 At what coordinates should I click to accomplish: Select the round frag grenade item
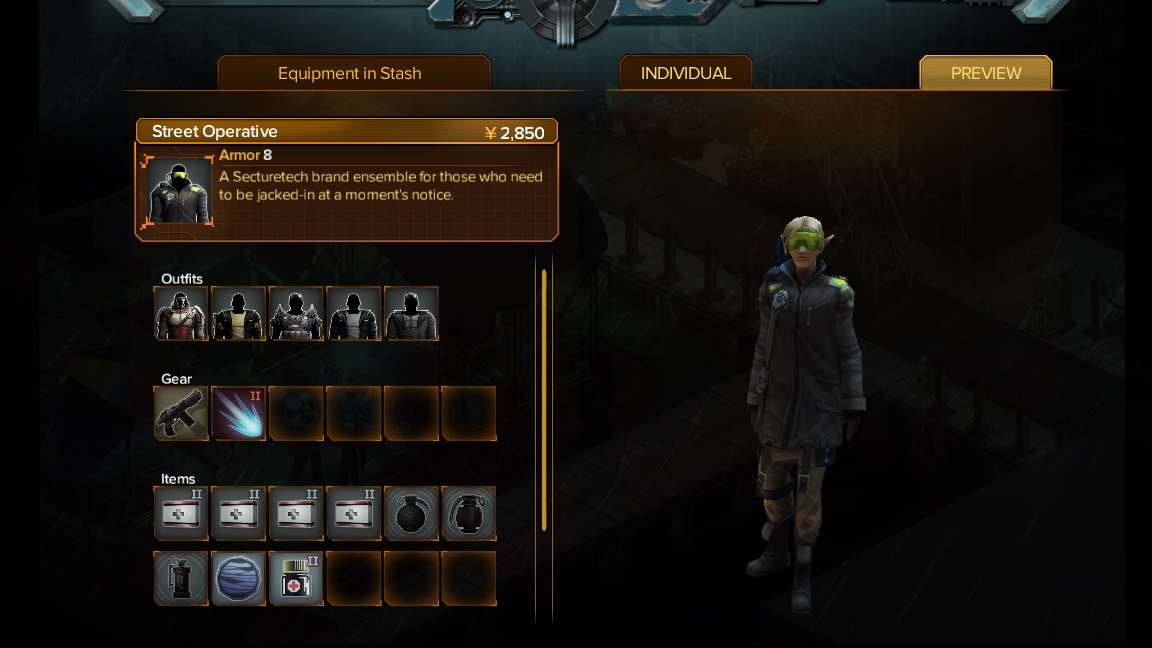pyautogui.click(x=411, y=513)
